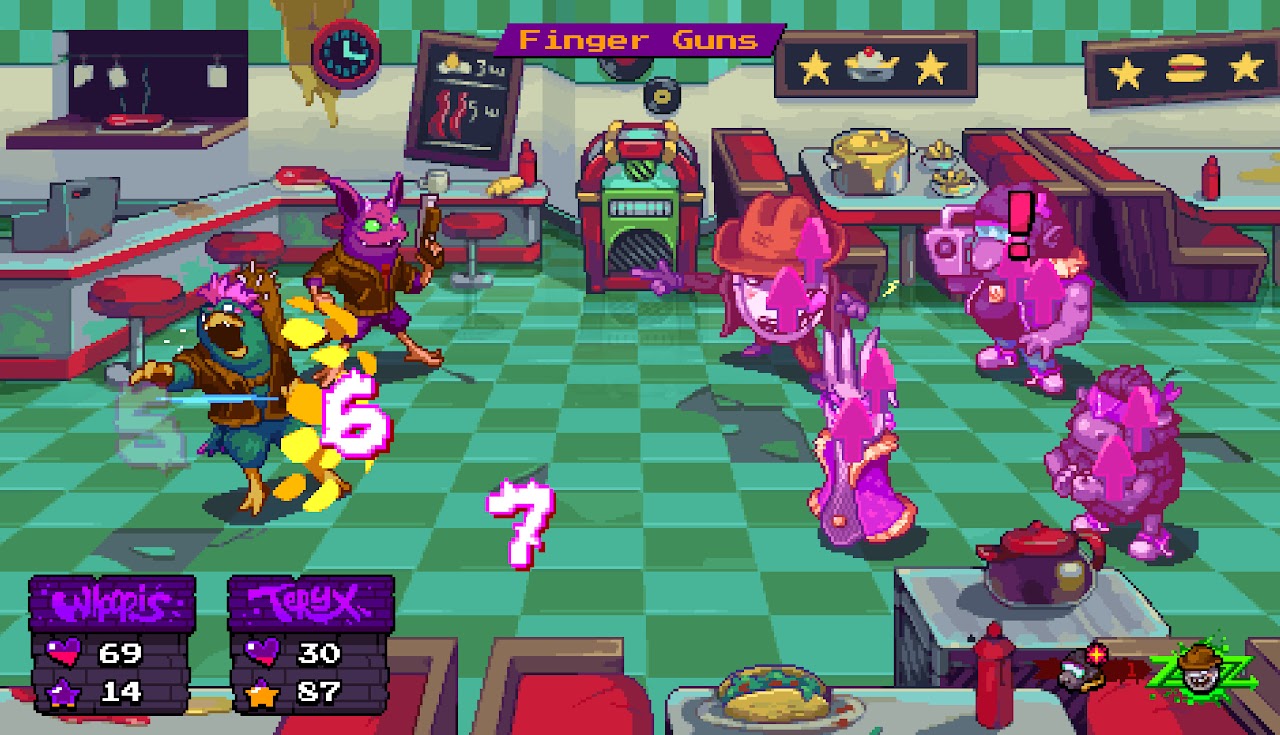Toggle the right star on the burger sign
This screenshot has width=1280, height=735.
pyautogui.click(x=1243, y=70)
